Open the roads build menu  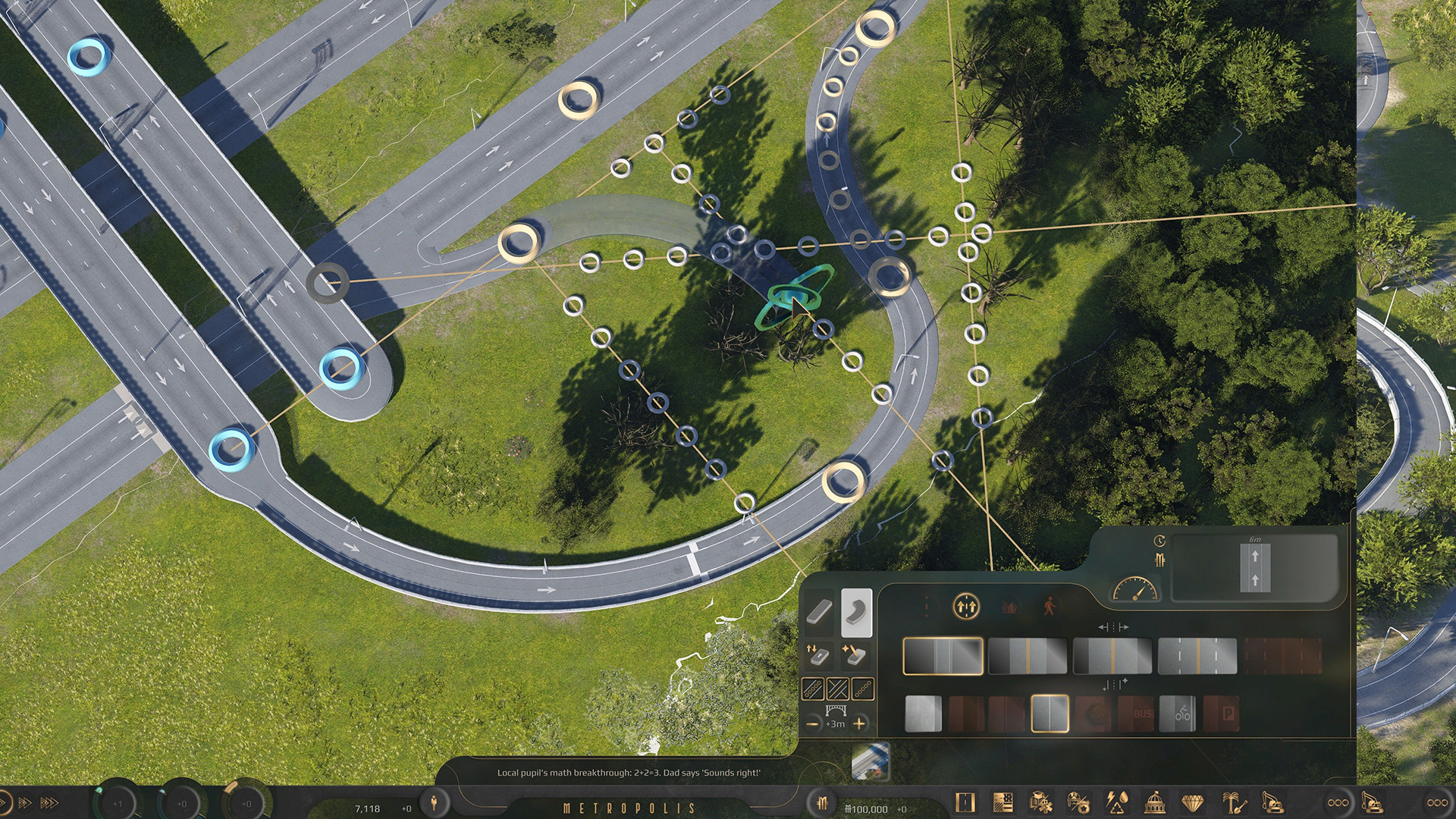(x=965, y=802)
